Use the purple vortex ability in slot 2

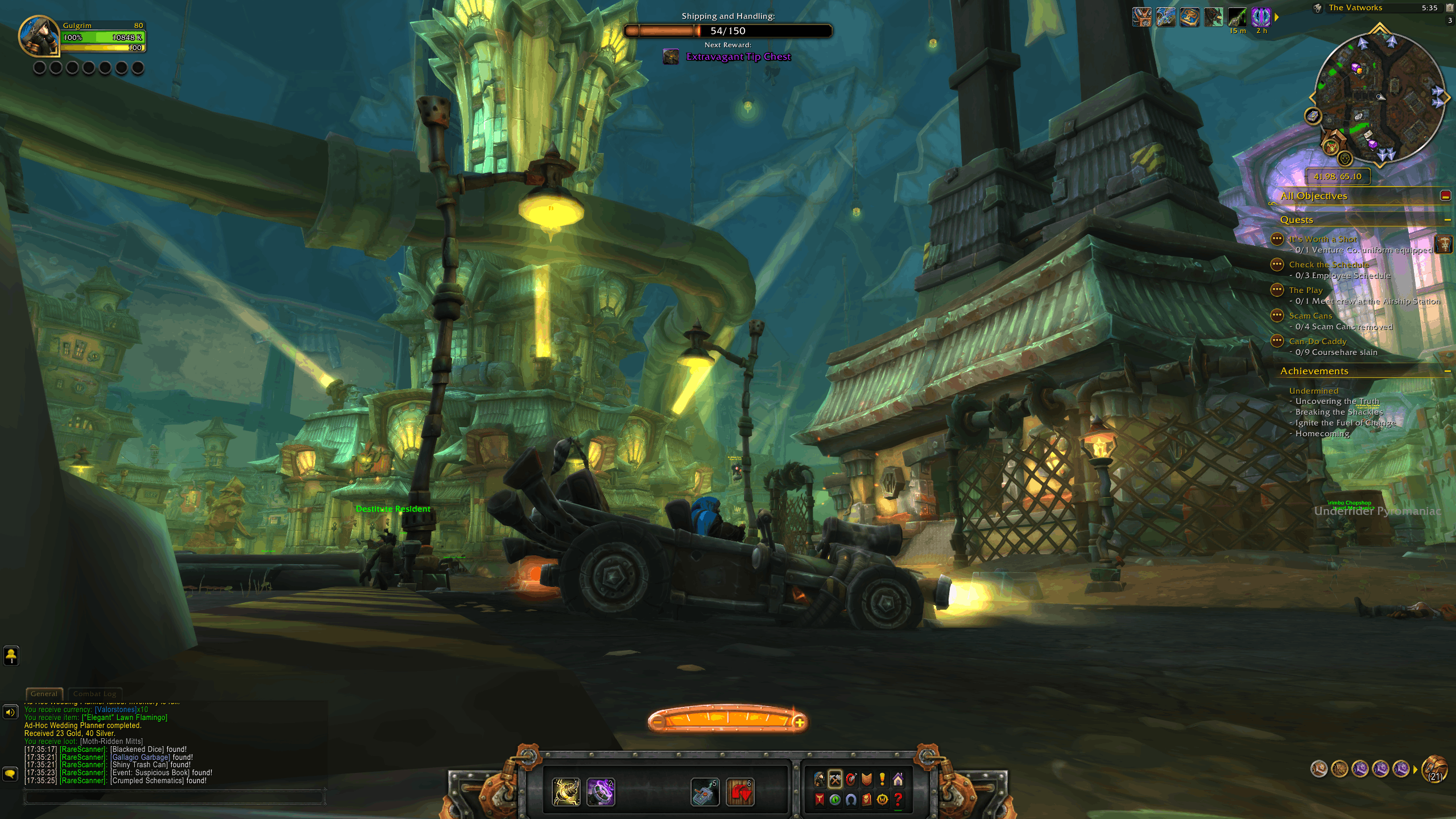601,792
